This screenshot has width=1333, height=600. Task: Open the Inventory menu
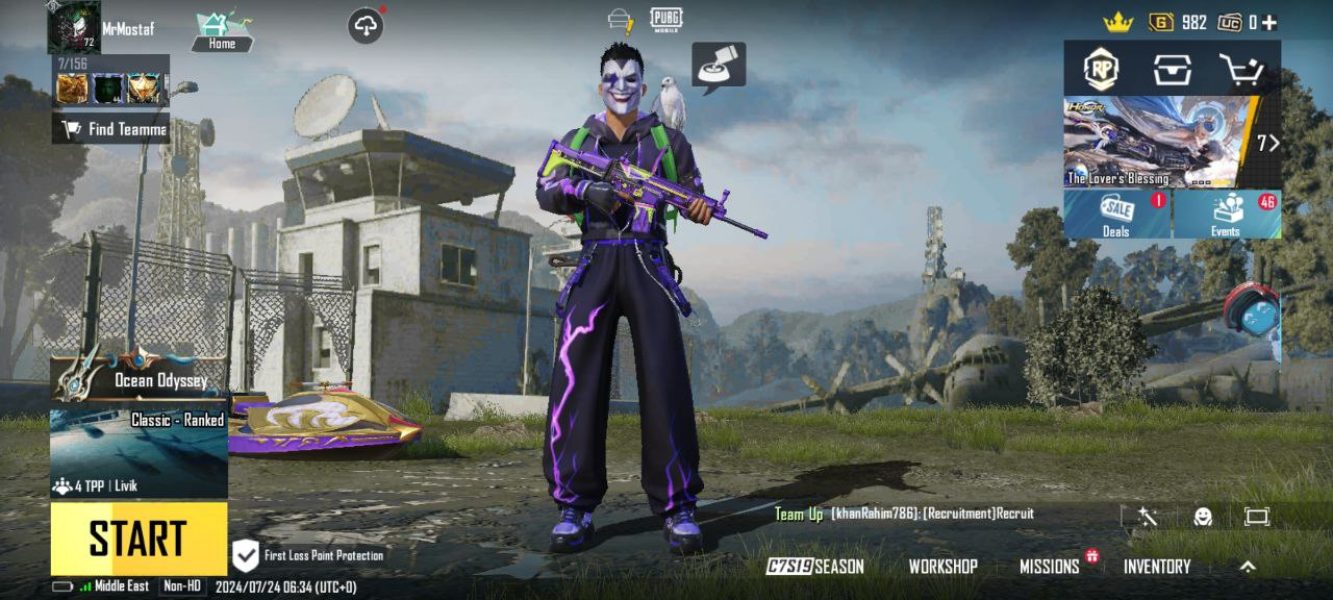1157,566
